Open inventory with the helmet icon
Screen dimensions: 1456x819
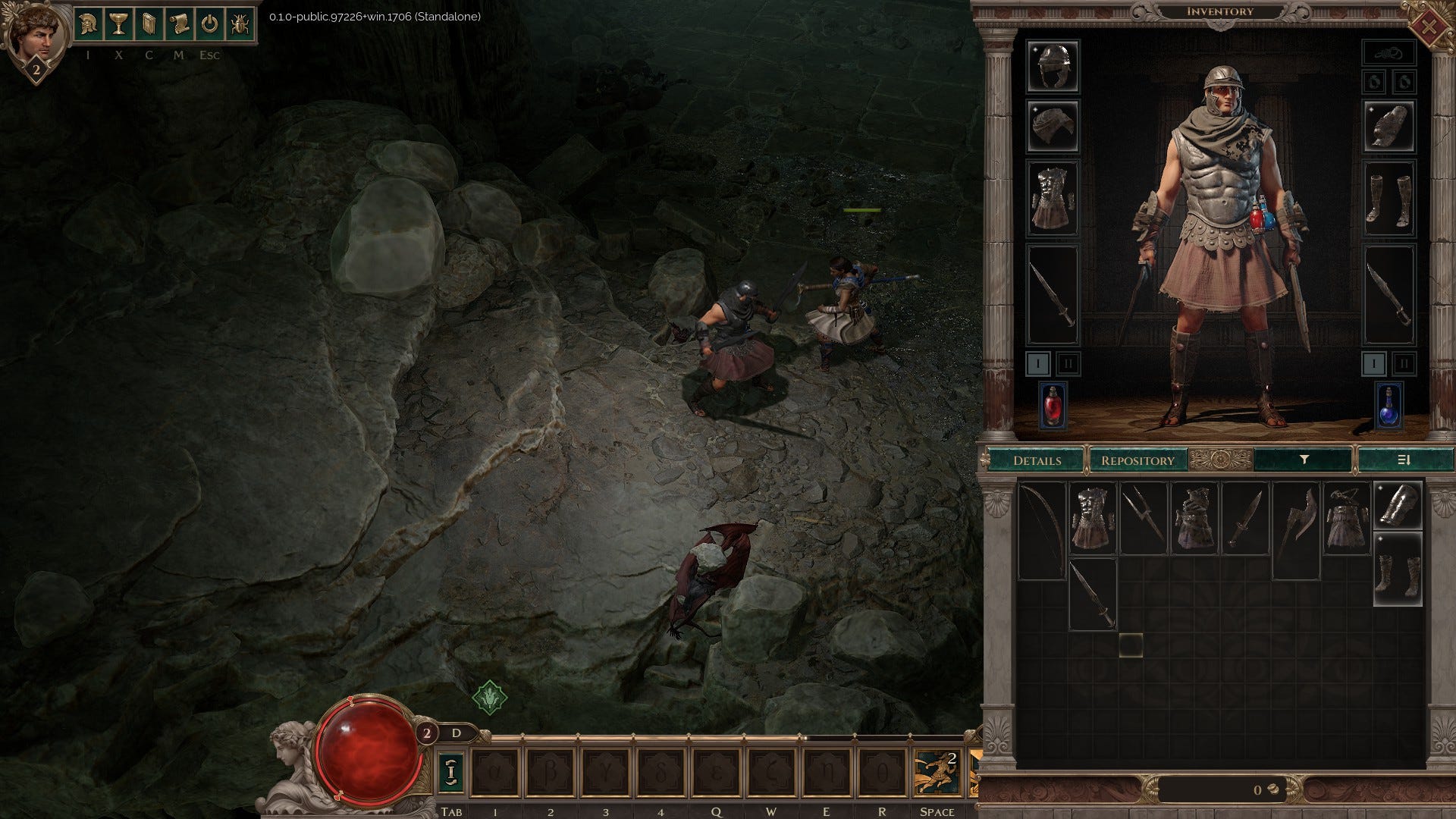(x=89, y=25)
